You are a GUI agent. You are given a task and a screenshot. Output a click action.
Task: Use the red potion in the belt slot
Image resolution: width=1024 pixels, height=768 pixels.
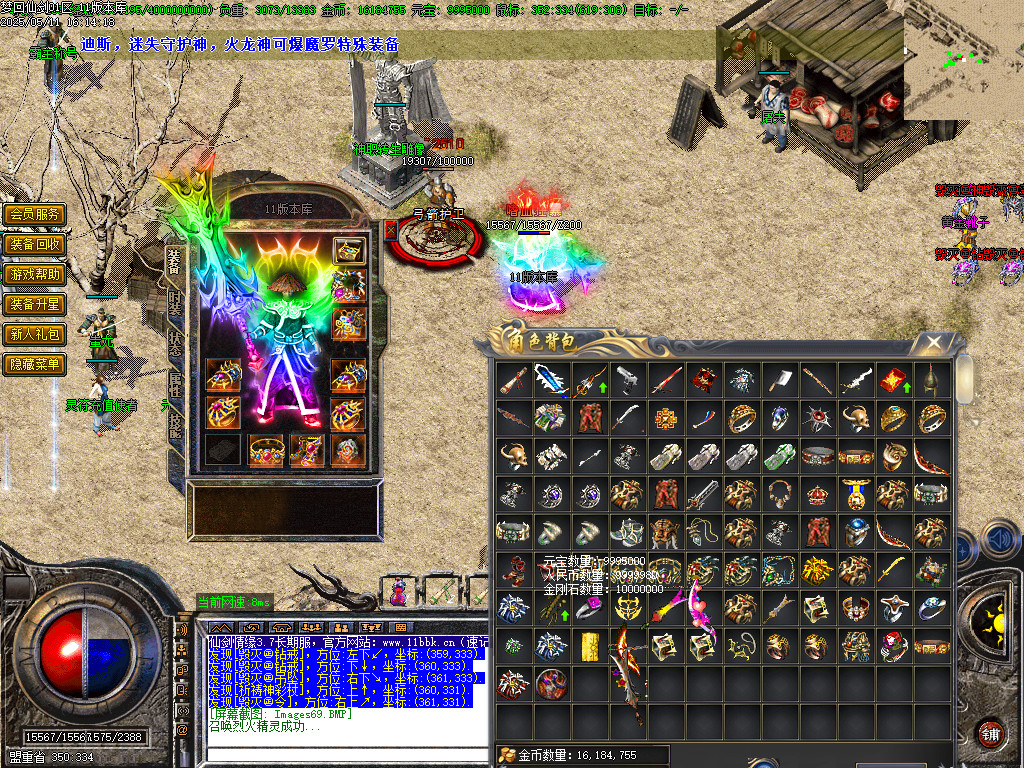coord(399,592)
